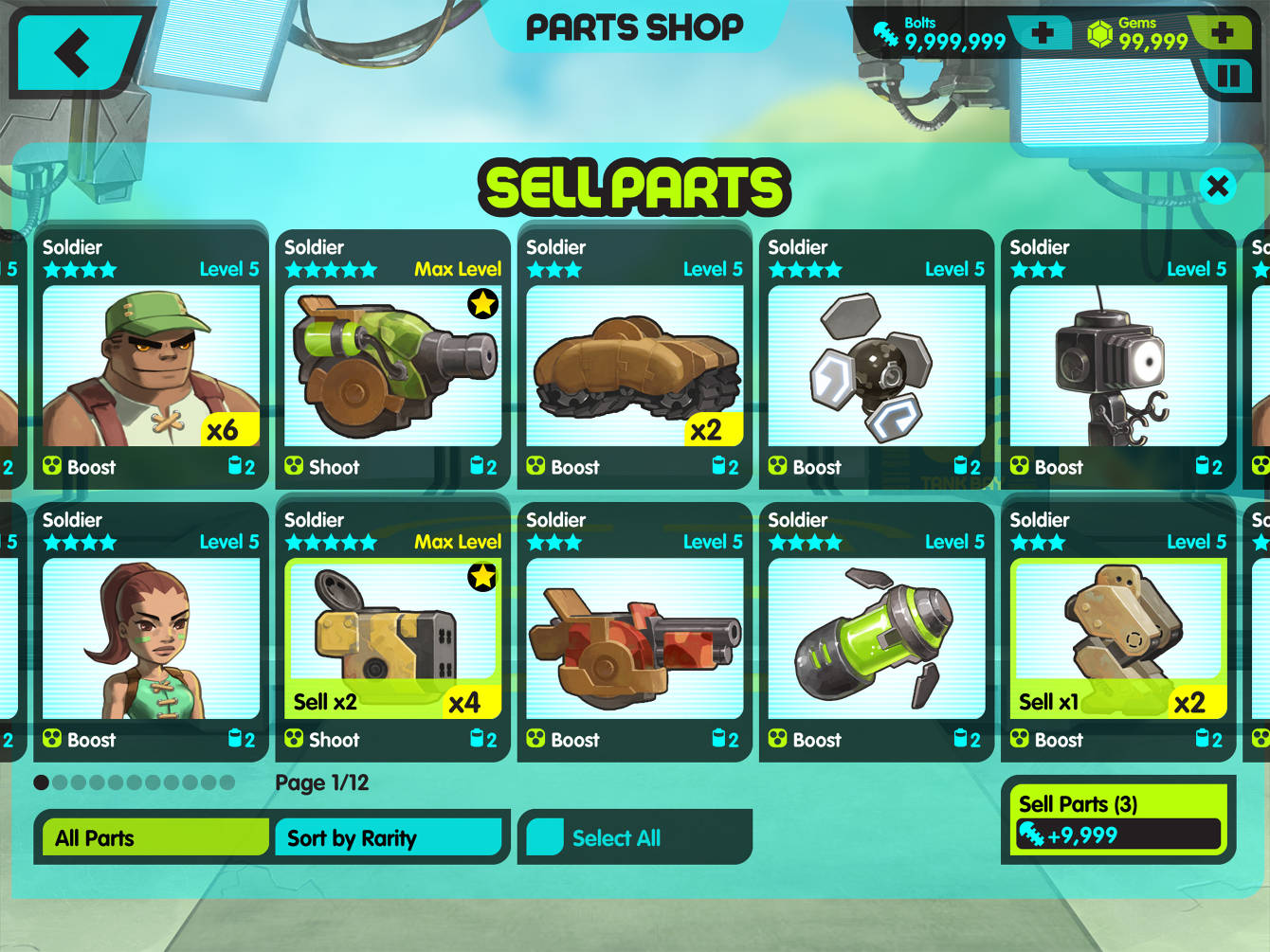Screen dimensions: 1270x952
Task: Select the black camera robot part card
Action: (1118, 360)
